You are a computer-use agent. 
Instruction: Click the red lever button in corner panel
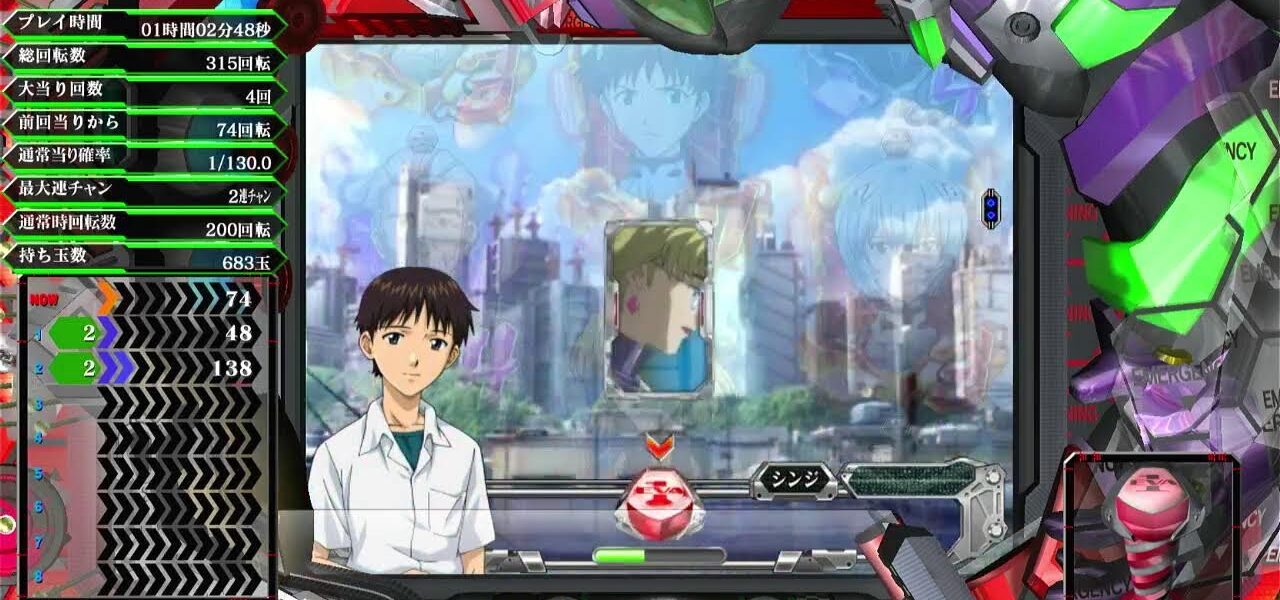coord(1150,518)
